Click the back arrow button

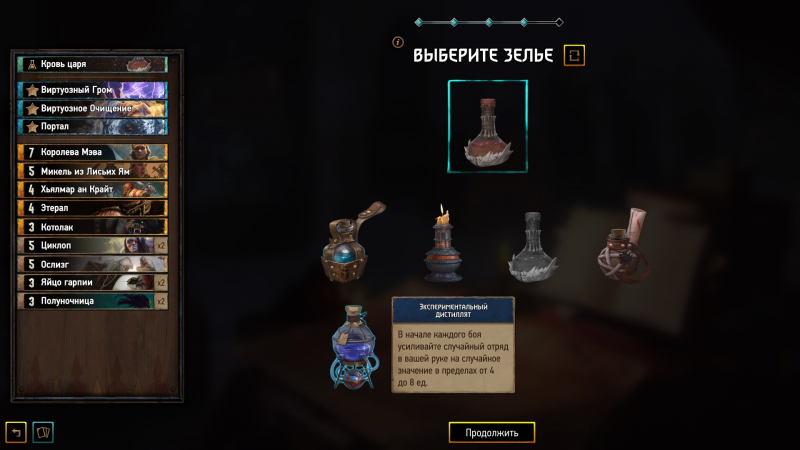(x=16, y=432)
